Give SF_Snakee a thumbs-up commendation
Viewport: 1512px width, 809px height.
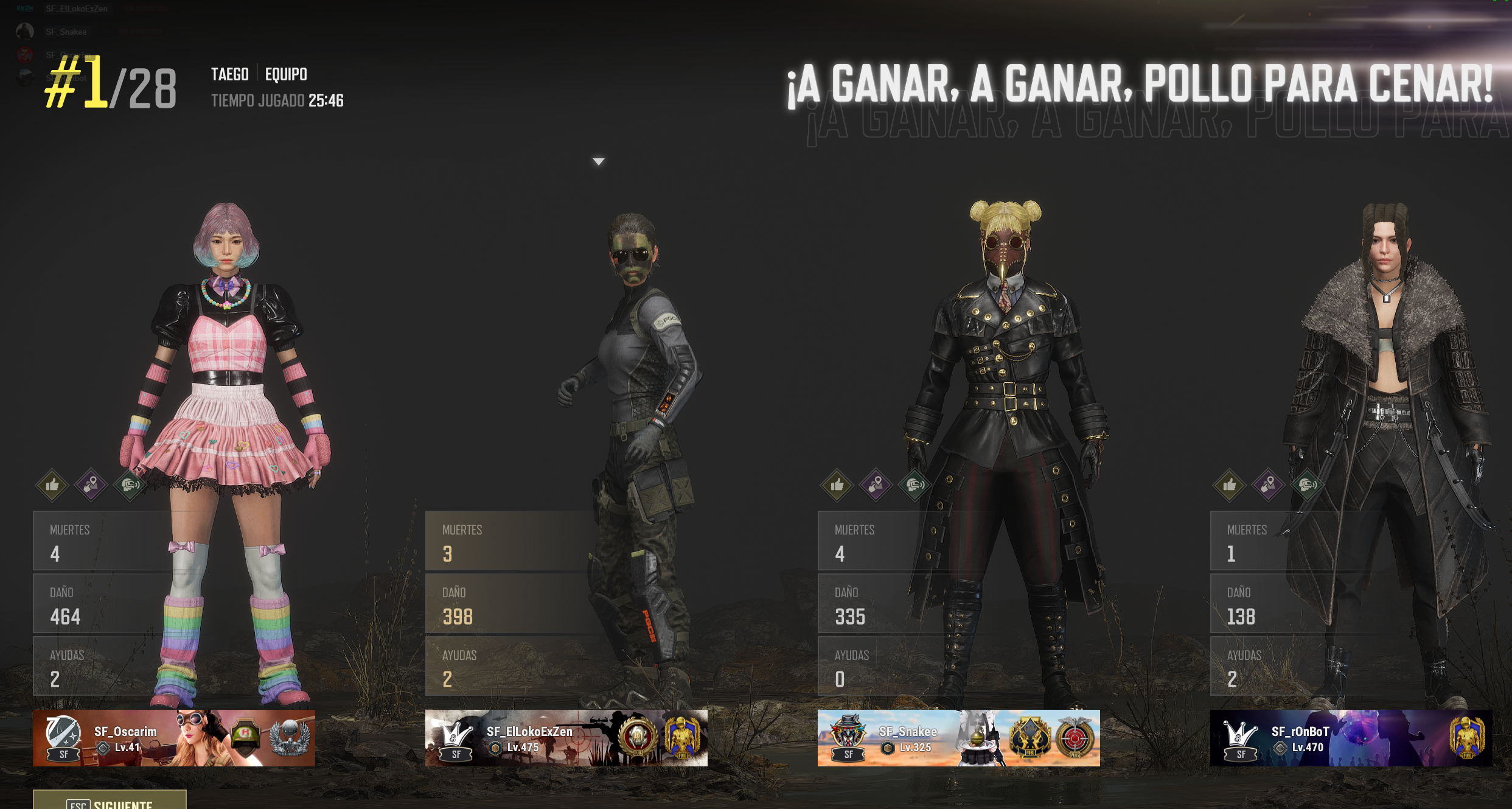837,485
